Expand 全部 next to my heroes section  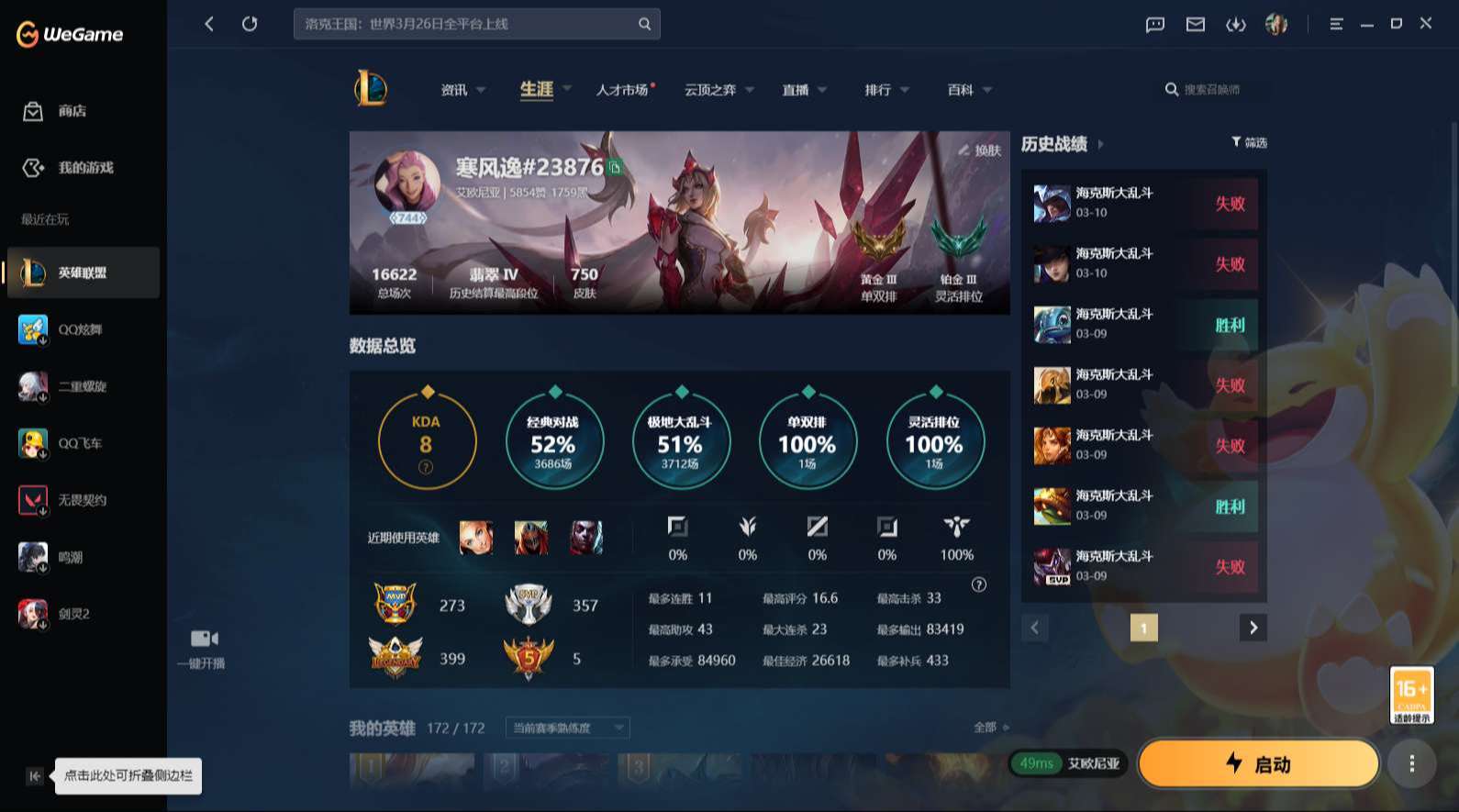[986, 726]
